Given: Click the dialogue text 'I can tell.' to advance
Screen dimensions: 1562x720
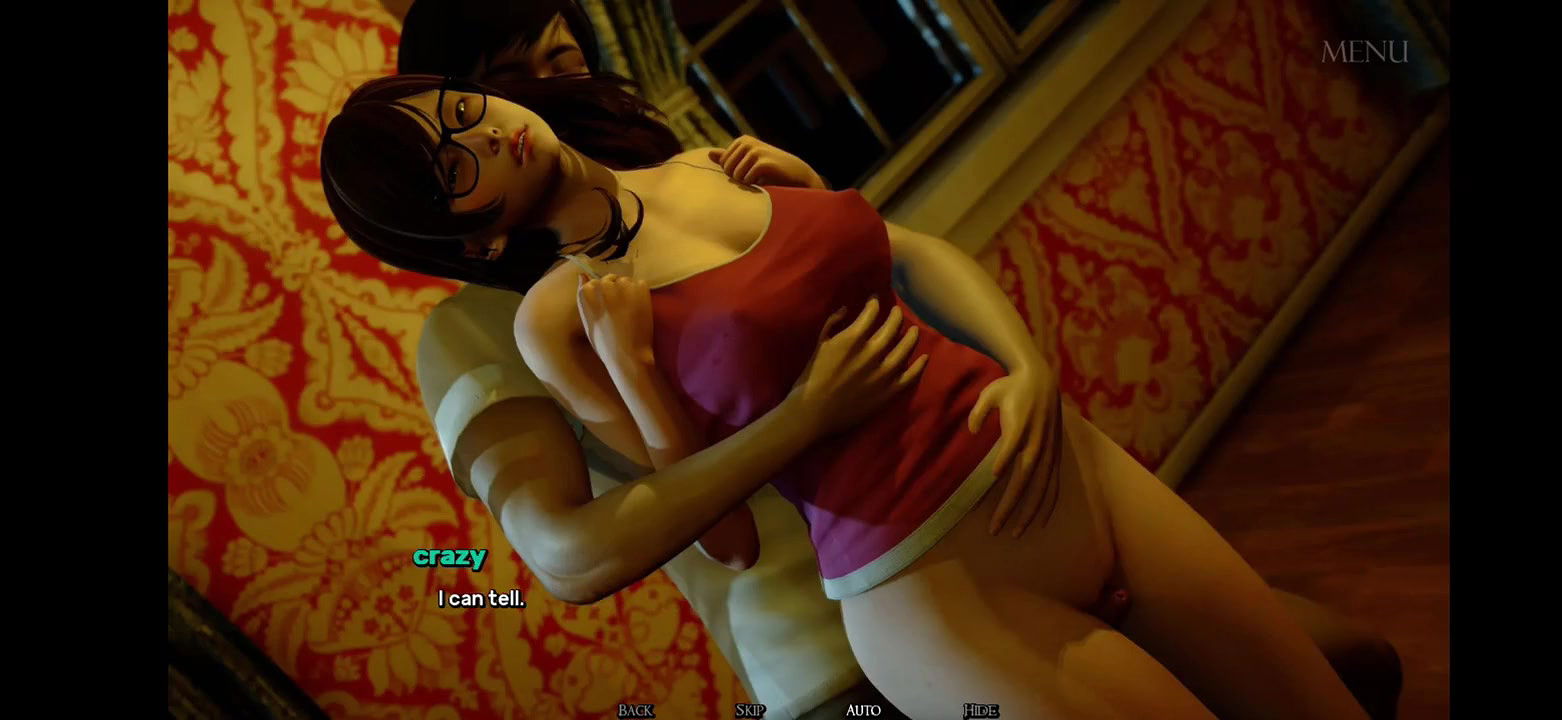Looking at the screenshot, I should pos(480,600).
